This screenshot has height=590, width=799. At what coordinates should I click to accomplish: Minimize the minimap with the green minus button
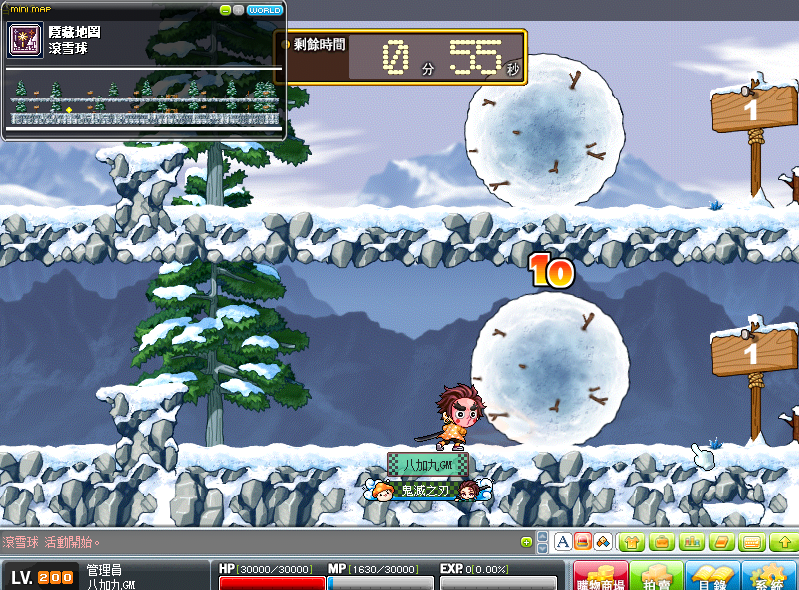pyautogui.click(x=226, y=9)
